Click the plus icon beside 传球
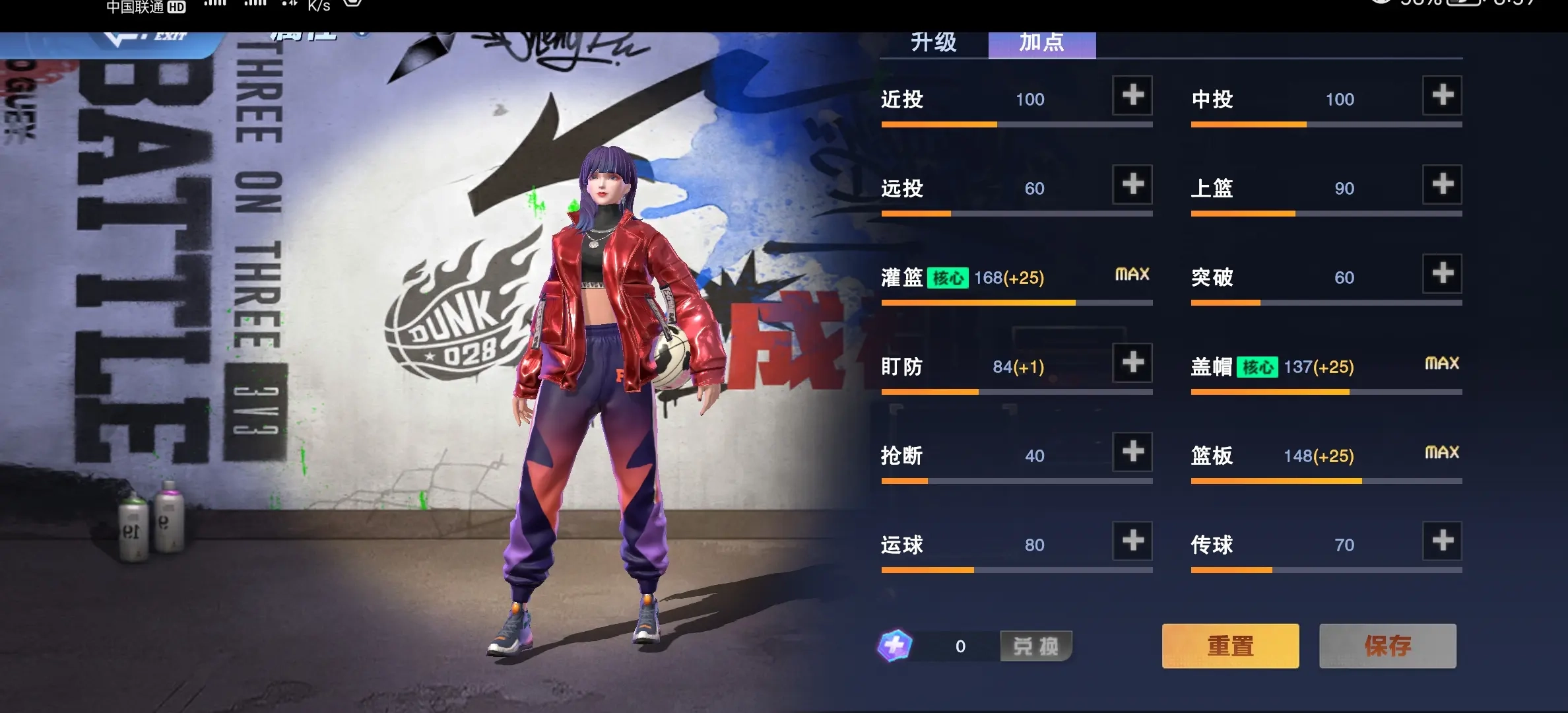 coord(1442,541)
